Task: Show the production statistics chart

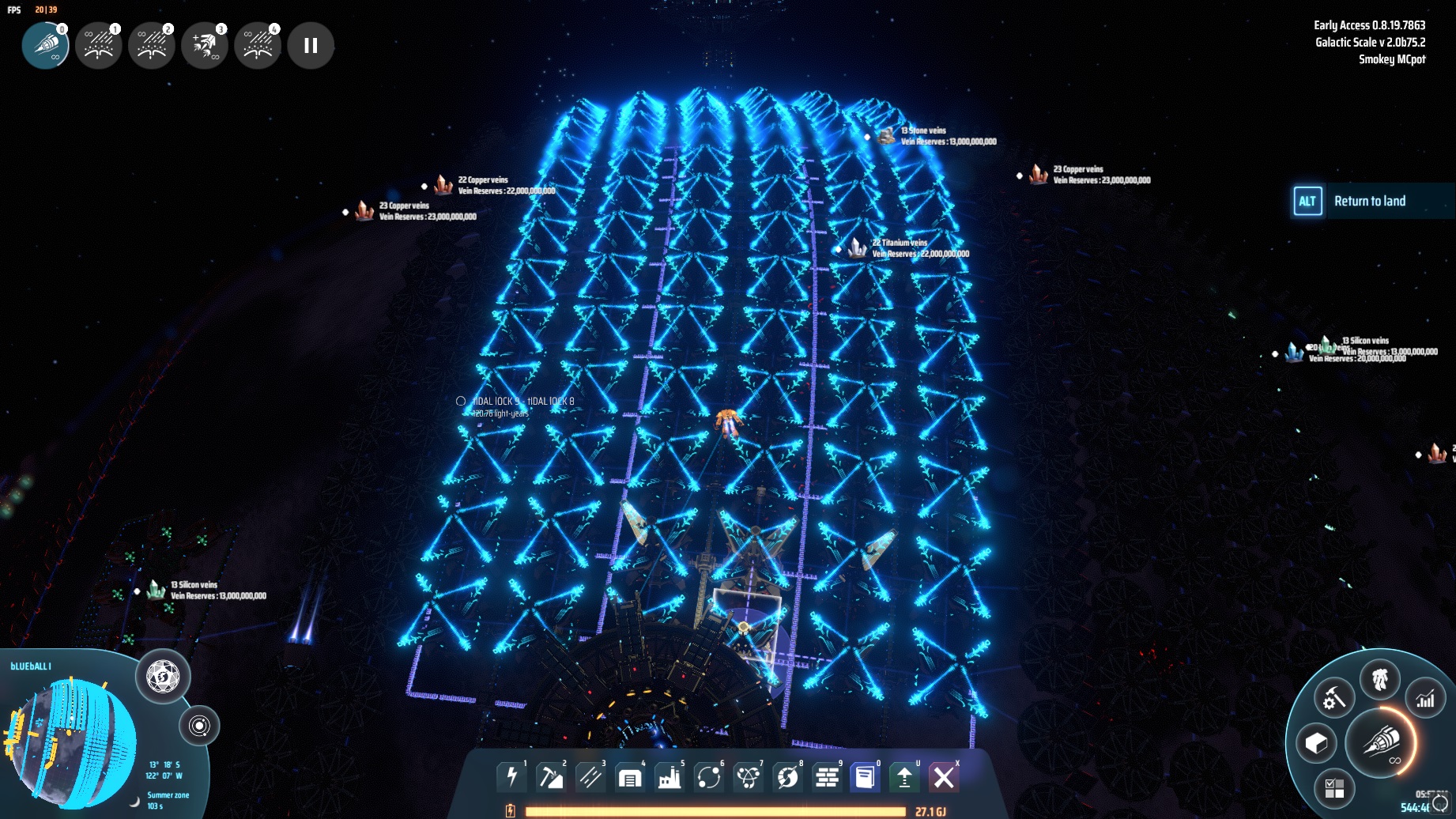Action: pyautogui.click(x=1425, y=699)
